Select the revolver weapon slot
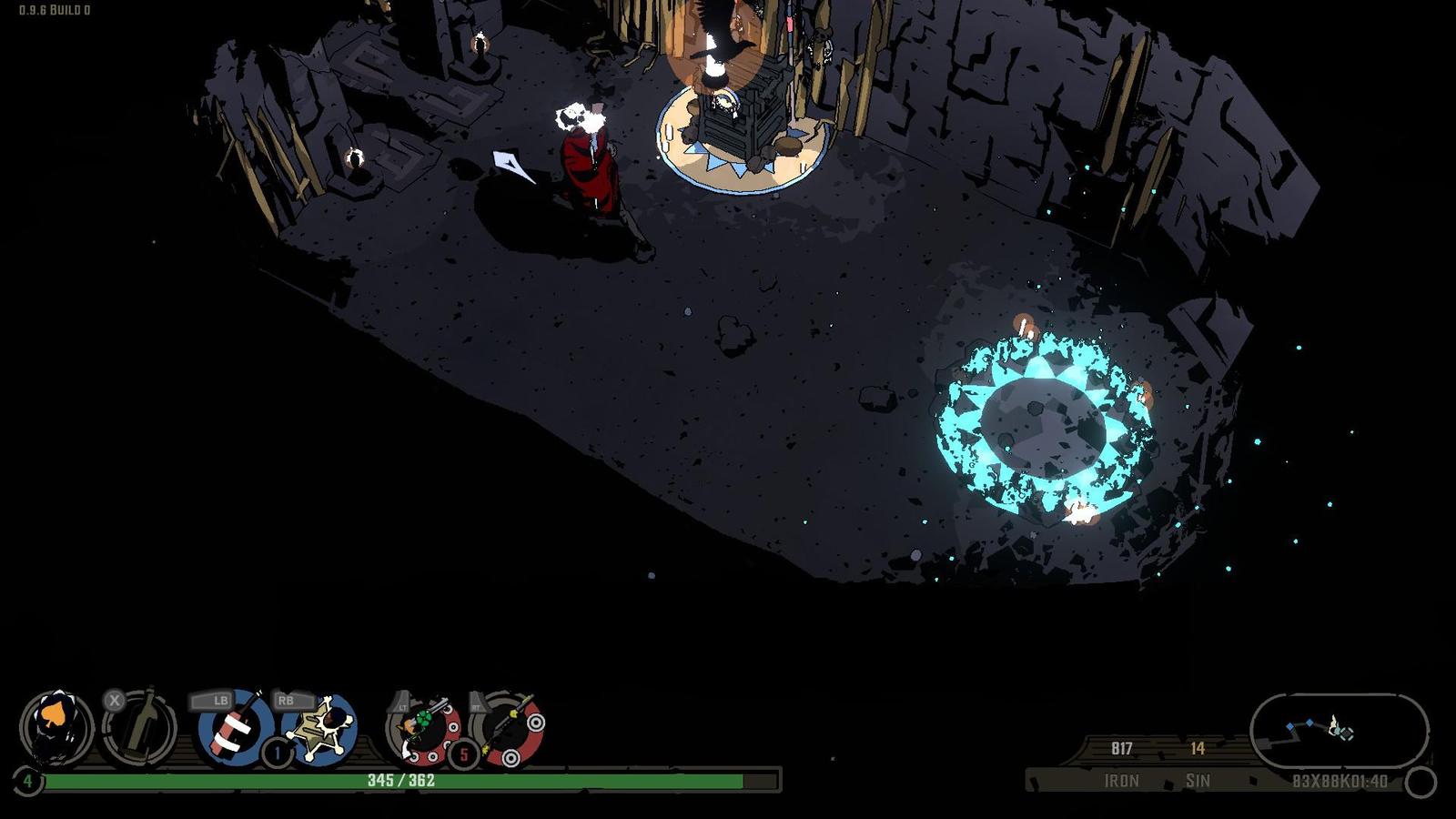Image resolution: width=1456 pixels, height=819 pixels. tap(424, 728)
